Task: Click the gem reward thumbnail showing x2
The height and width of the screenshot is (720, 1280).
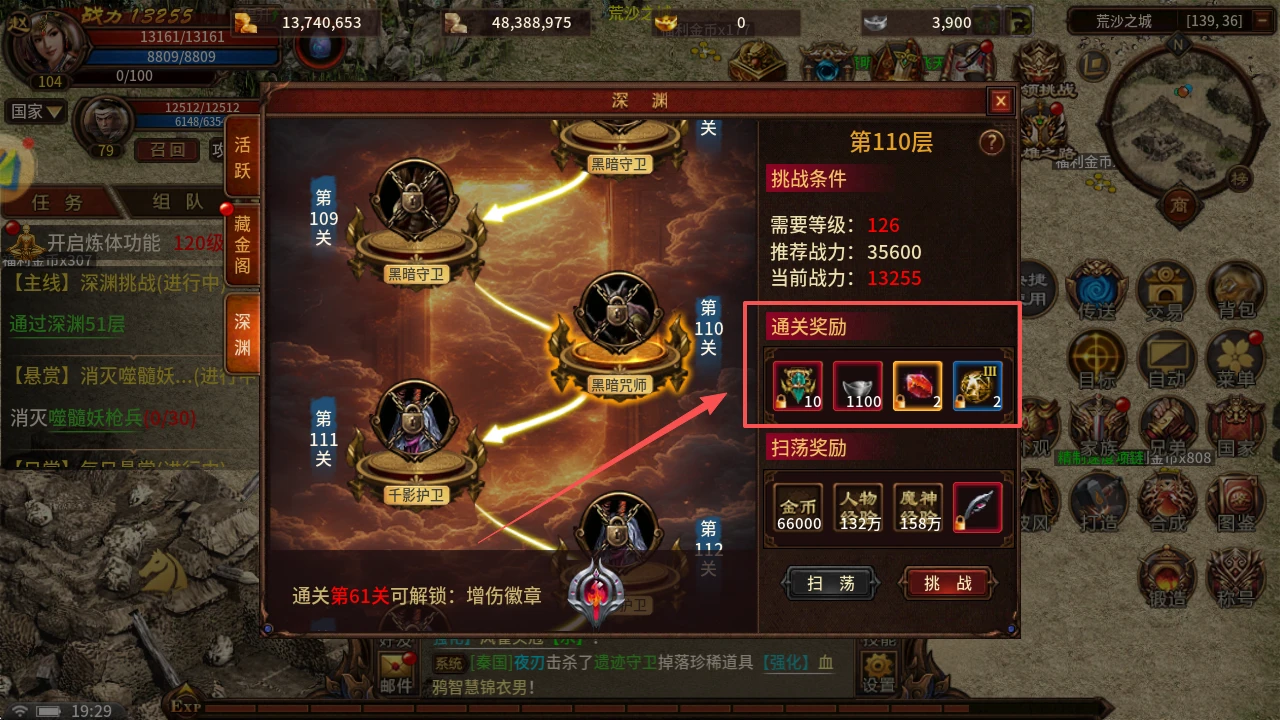Action: 917,385
